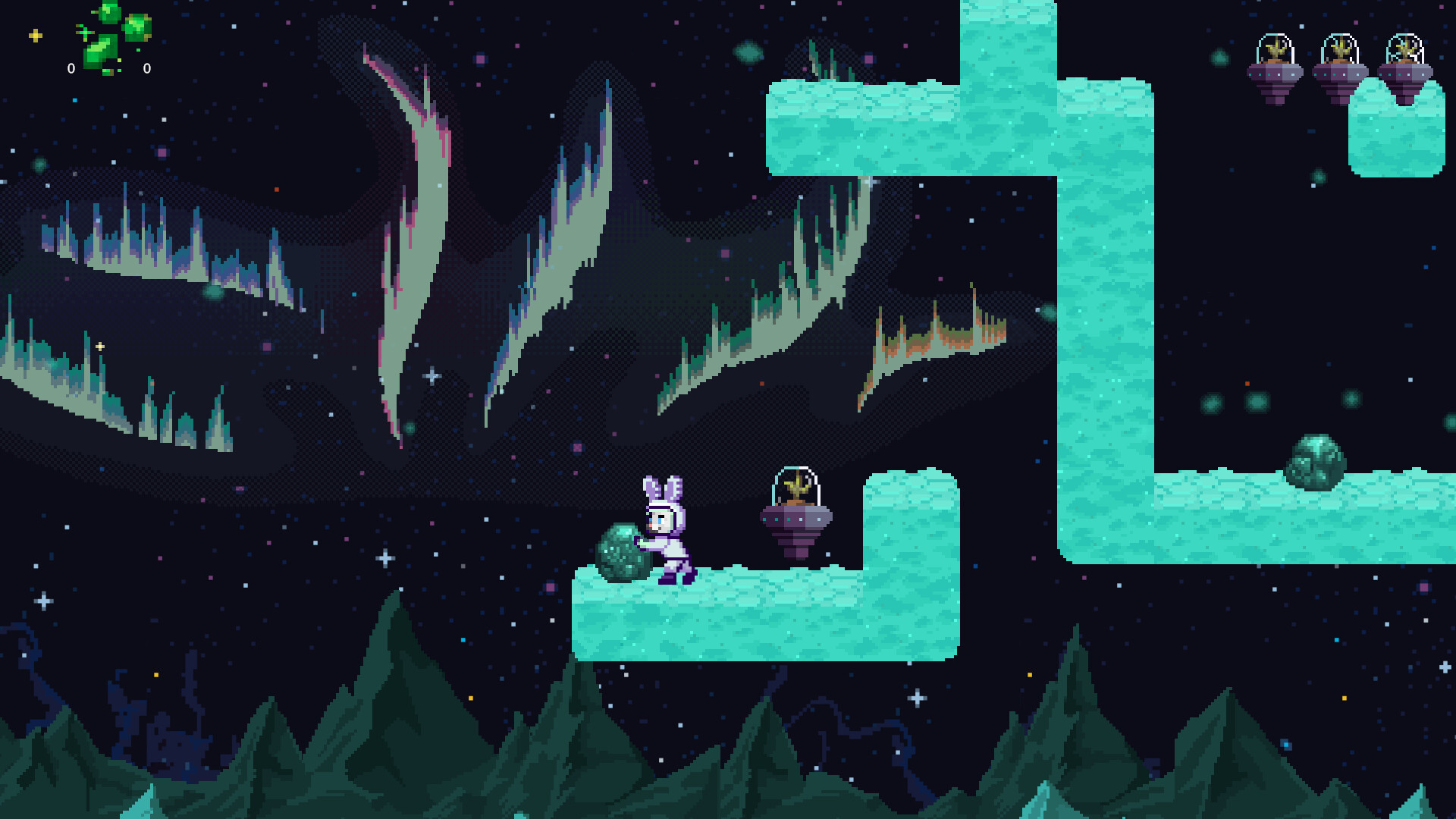
Task: Click the first carrot-dome life icon
Action: click(x=1276, y=64)
